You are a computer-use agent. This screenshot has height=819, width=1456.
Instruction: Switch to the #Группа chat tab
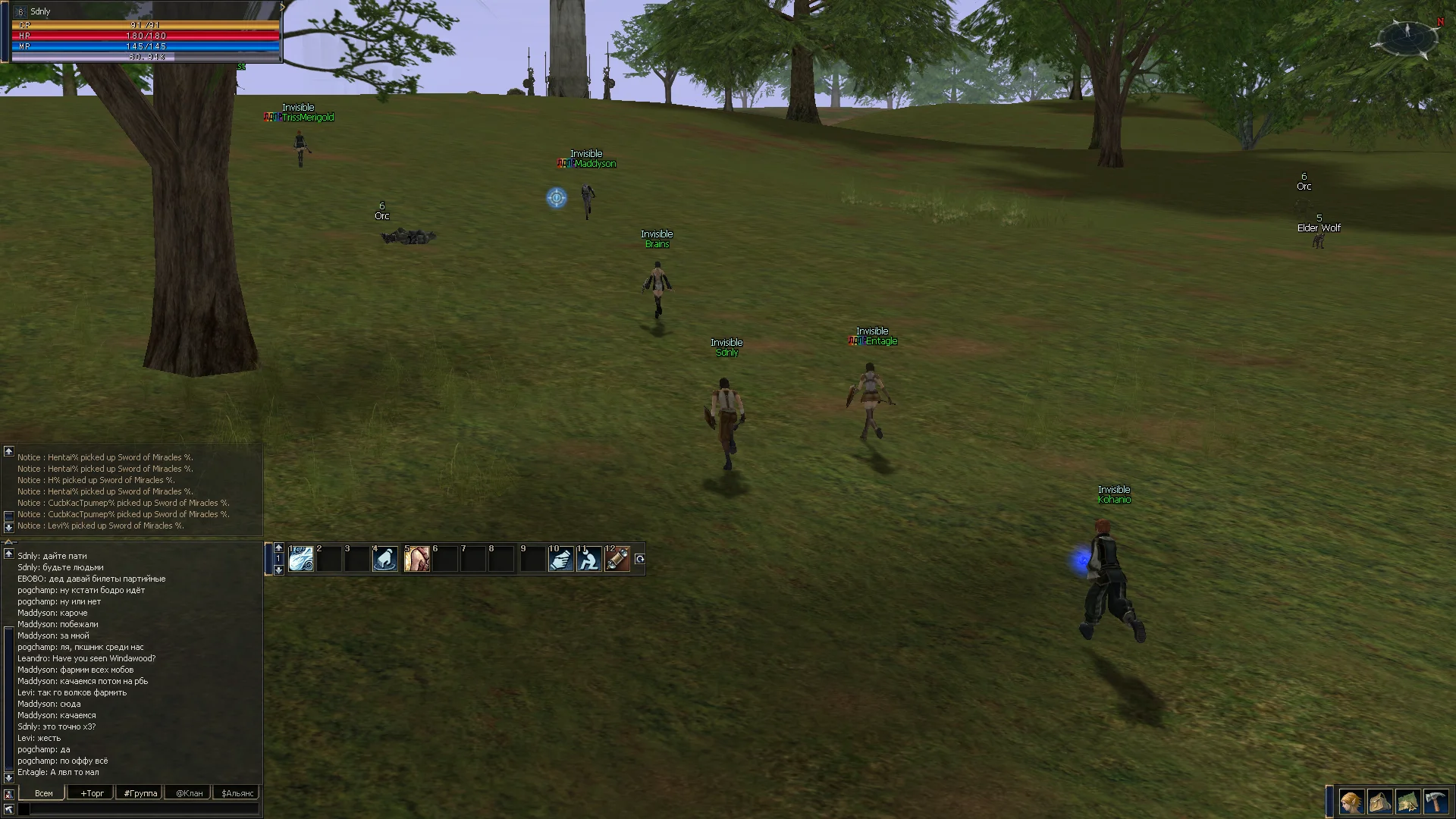pos(140,793)
